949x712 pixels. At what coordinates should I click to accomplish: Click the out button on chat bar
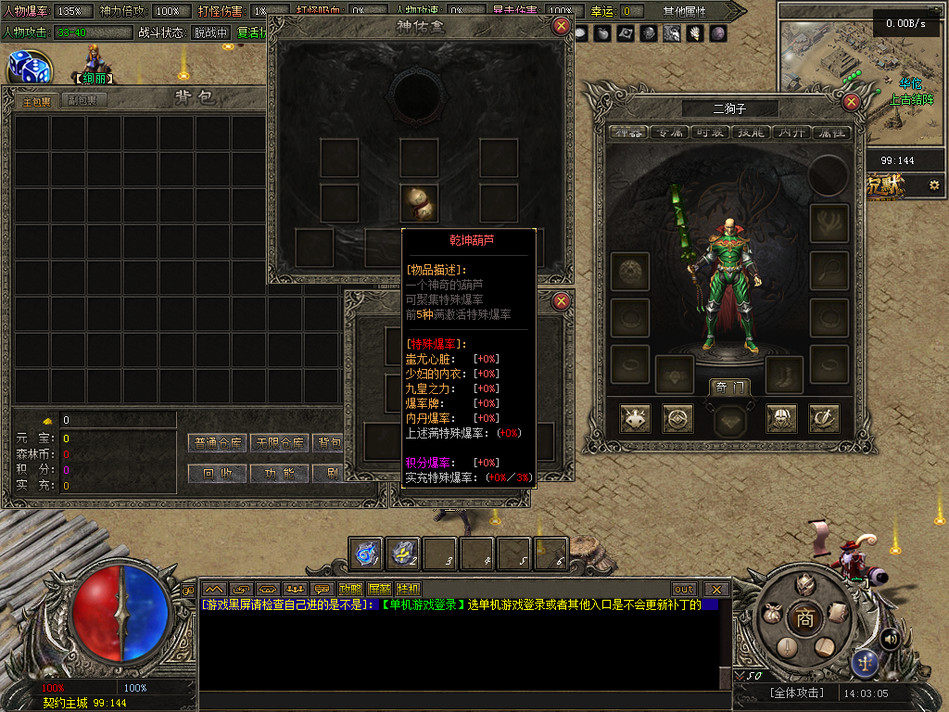[x=683, y=589]
